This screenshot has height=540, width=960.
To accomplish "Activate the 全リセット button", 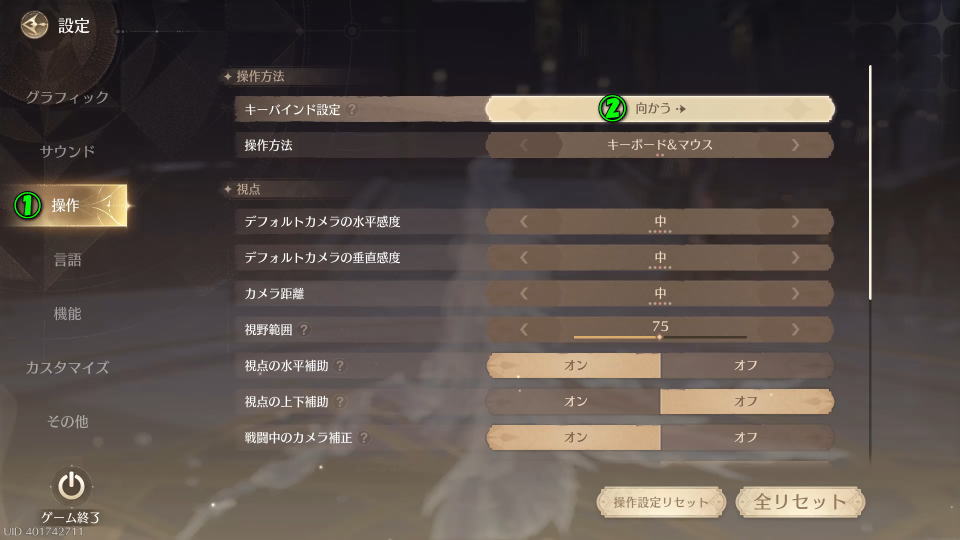I will click(x=800, y=502).
